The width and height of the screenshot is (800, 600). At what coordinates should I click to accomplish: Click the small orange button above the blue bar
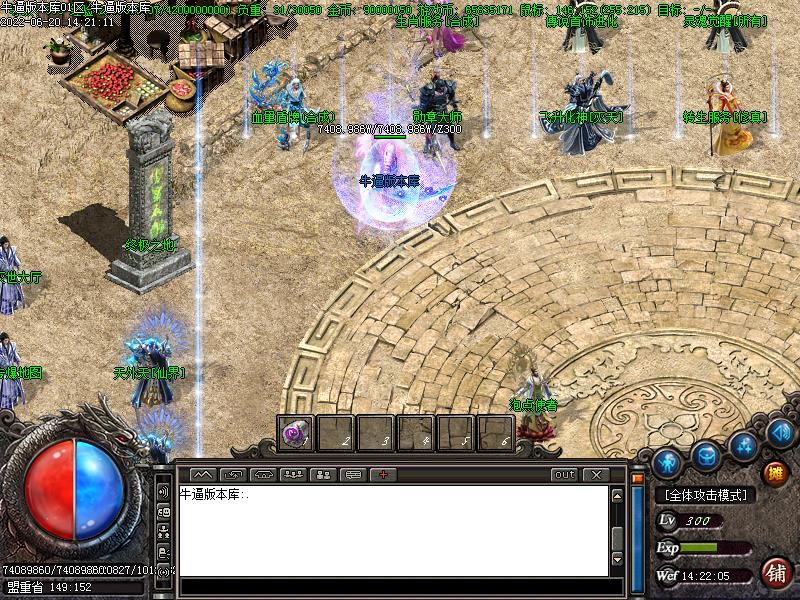(635, 478)
